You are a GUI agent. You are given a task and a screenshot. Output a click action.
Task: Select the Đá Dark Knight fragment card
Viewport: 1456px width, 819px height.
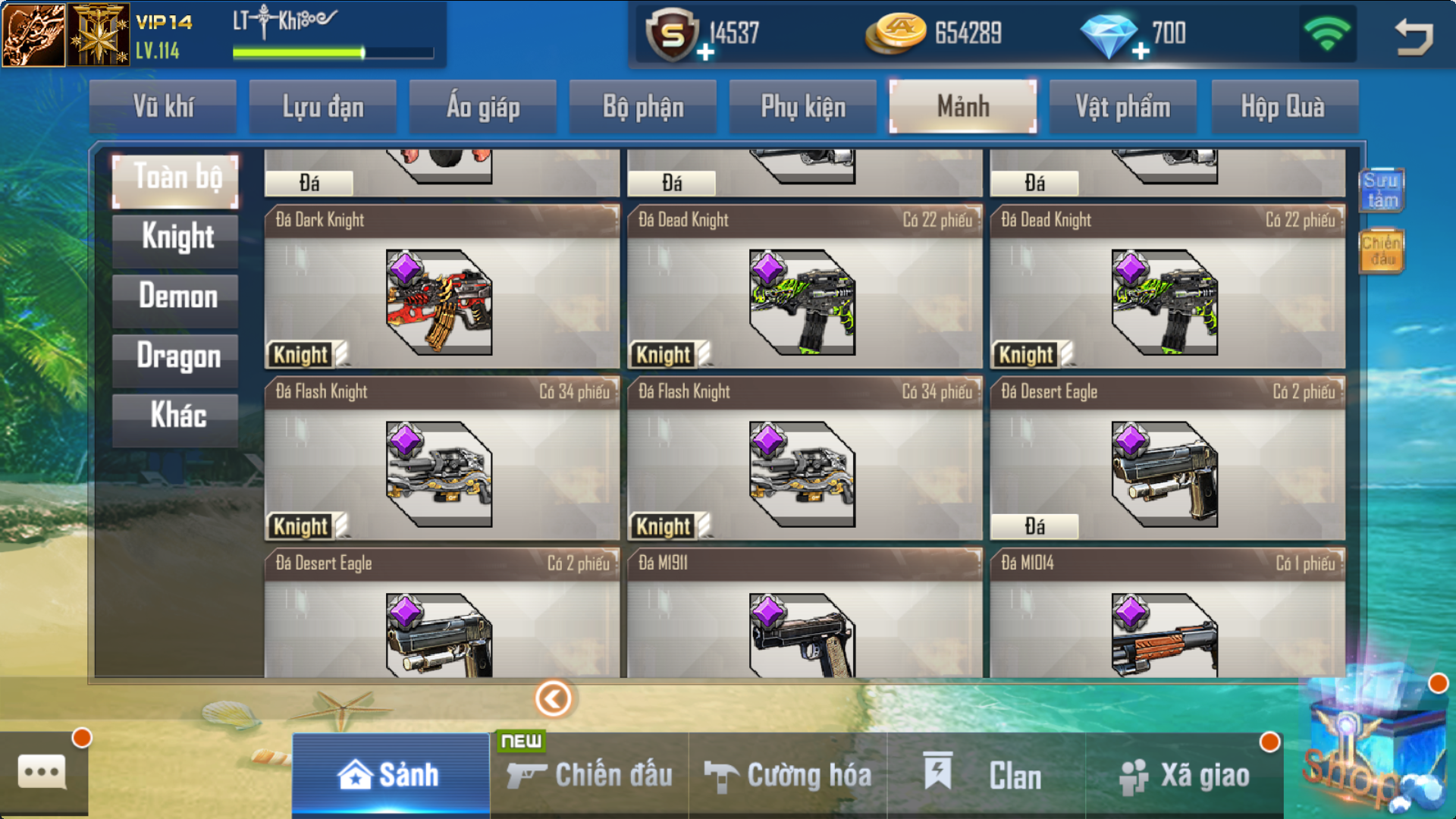click(x=441, y=287)
